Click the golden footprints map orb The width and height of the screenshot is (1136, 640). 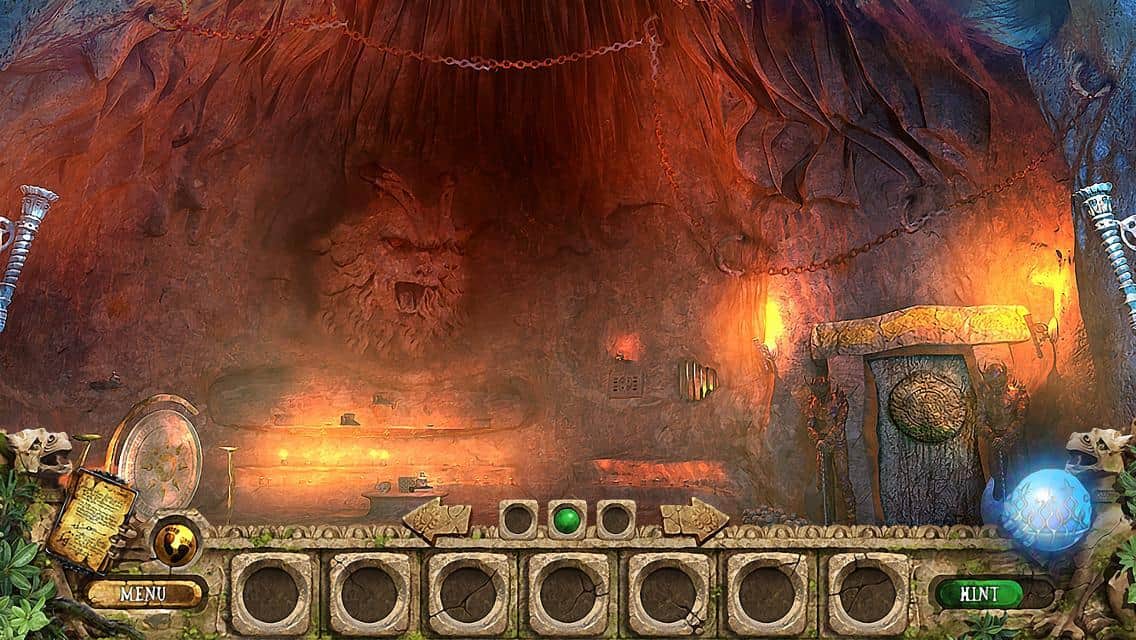(x=176, y=541)
